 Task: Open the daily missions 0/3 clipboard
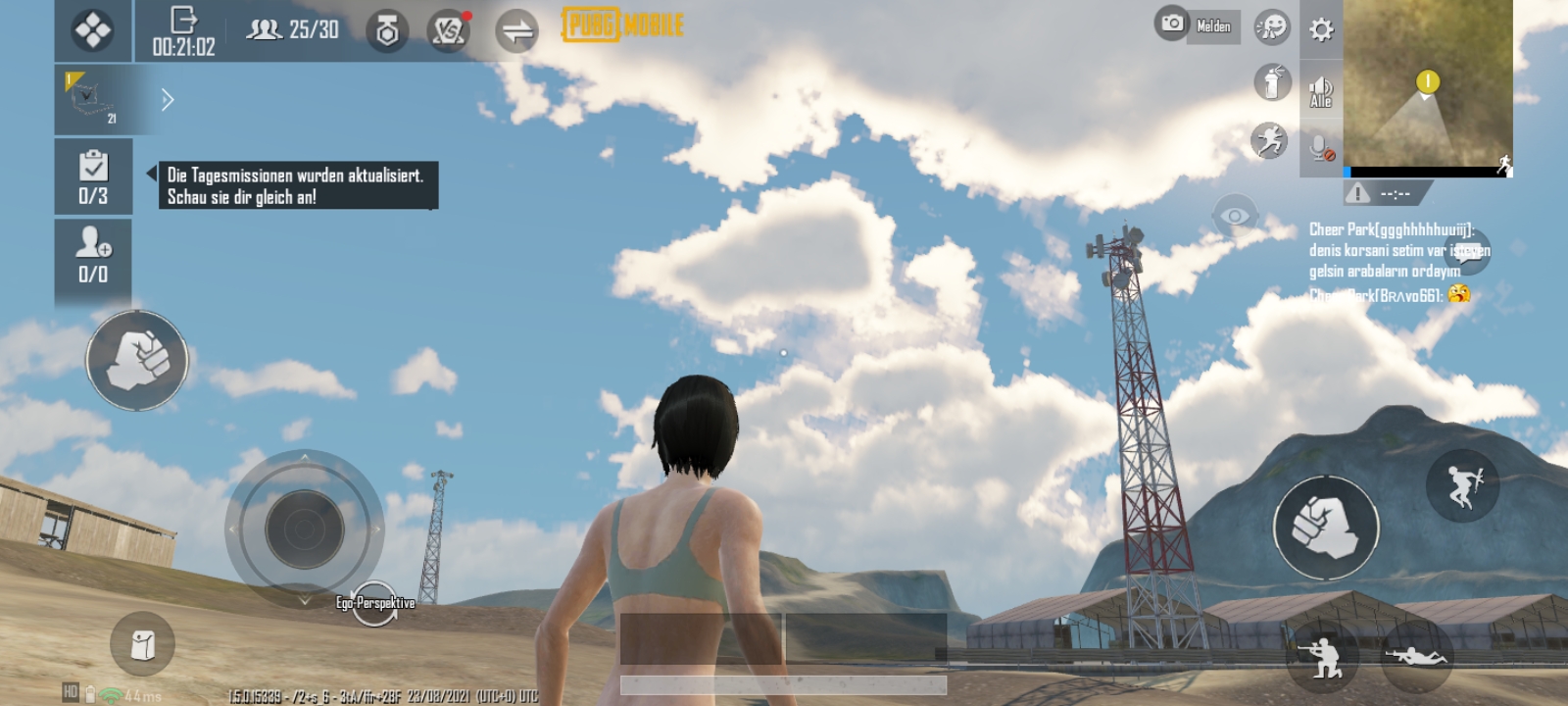tap(93, 176)
